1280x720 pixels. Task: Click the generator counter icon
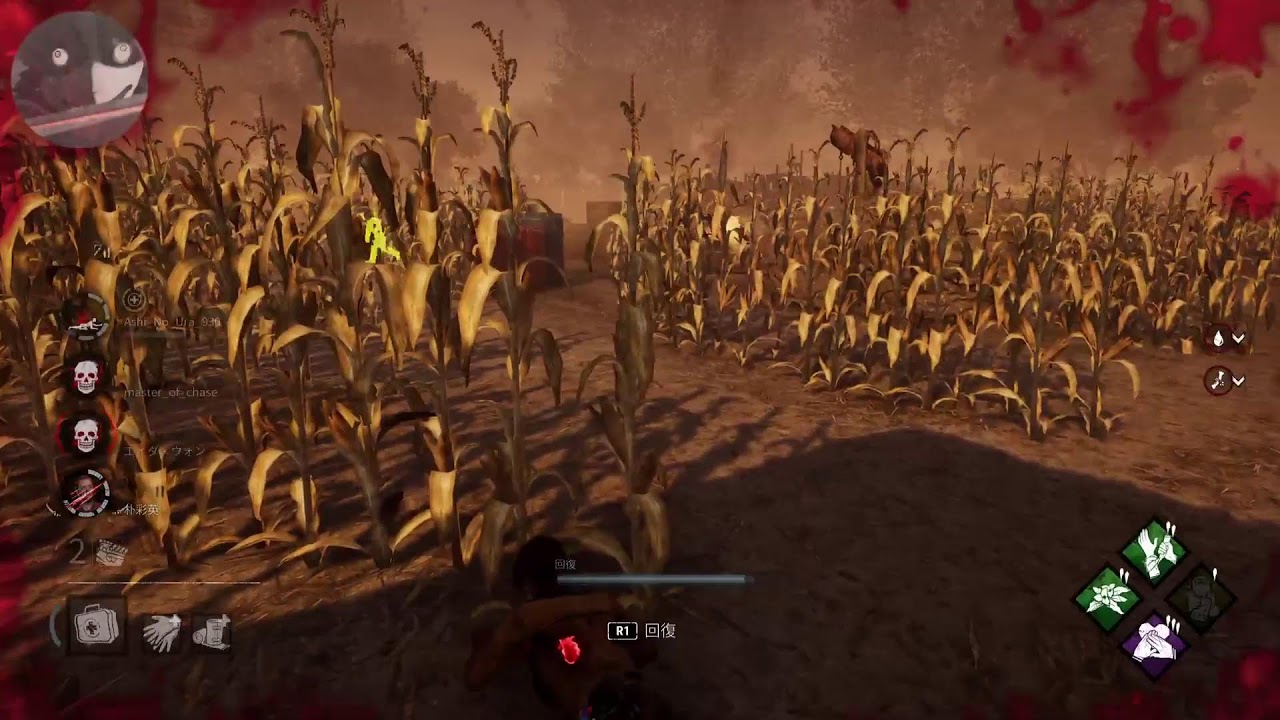click(x=110, y=553)
